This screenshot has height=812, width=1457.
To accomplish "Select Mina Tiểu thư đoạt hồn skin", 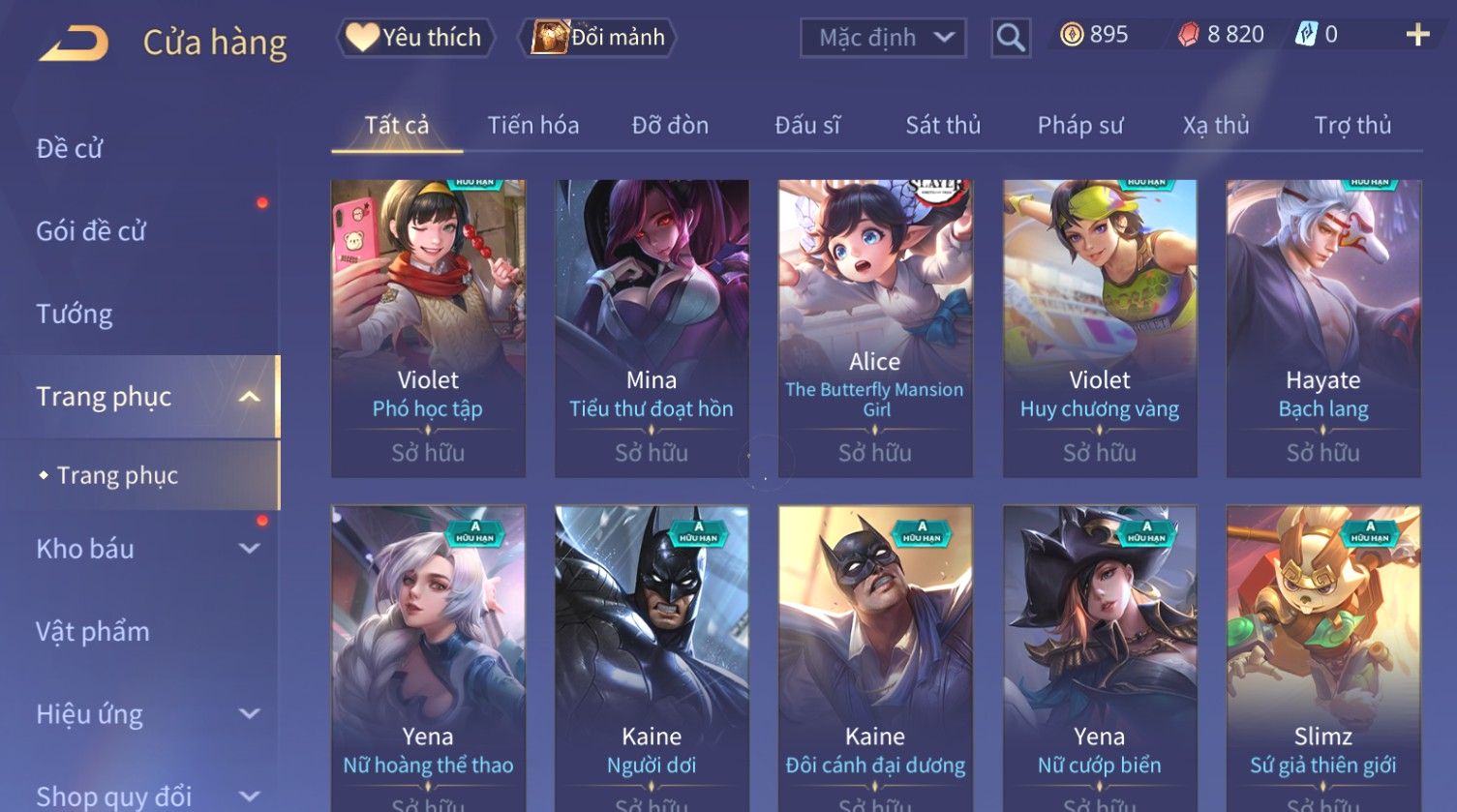I will coord(652,327).
